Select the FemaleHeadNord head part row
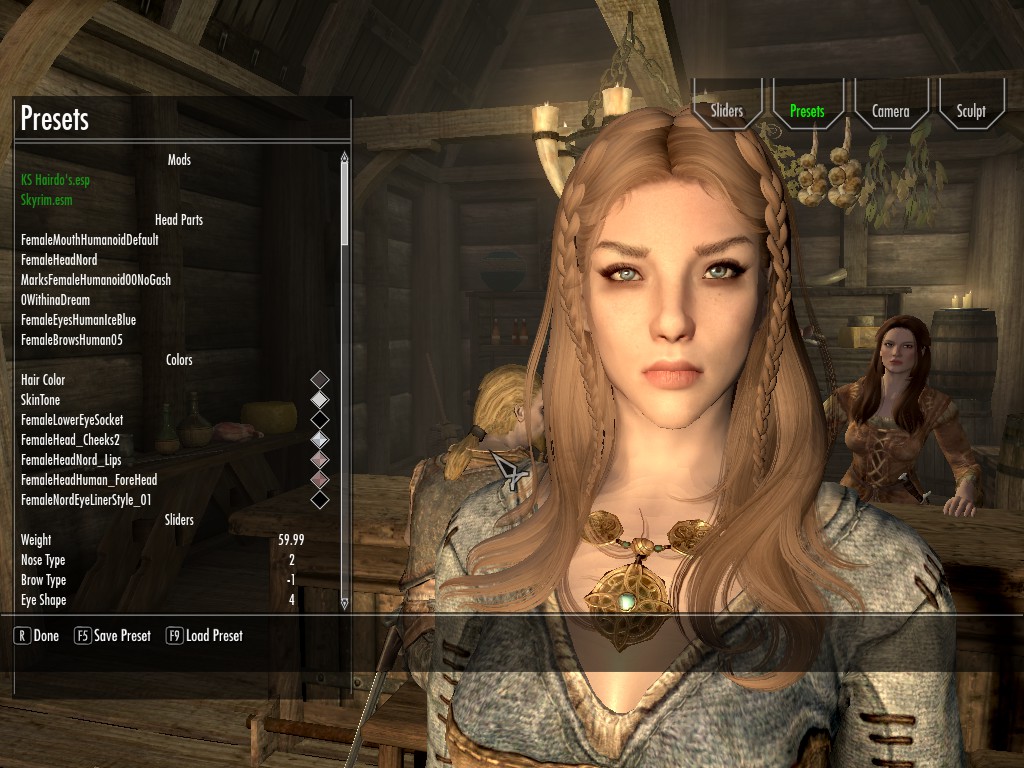 (x=59, y=260)
